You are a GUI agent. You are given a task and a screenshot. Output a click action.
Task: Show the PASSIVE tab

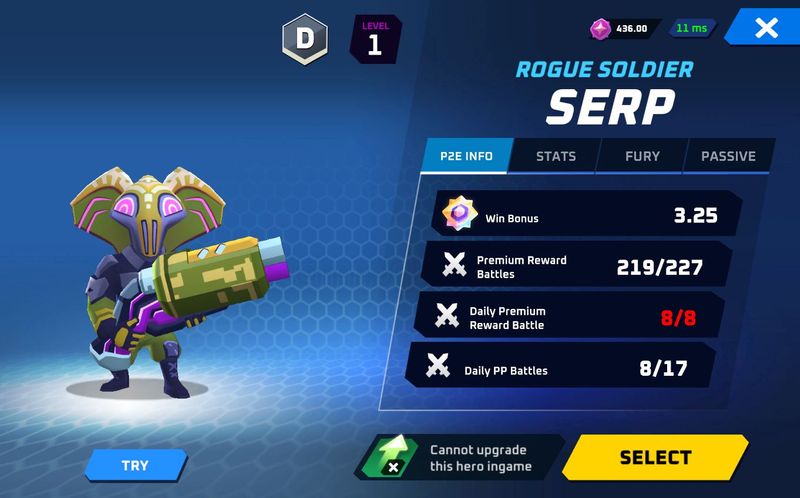point(727,156)
